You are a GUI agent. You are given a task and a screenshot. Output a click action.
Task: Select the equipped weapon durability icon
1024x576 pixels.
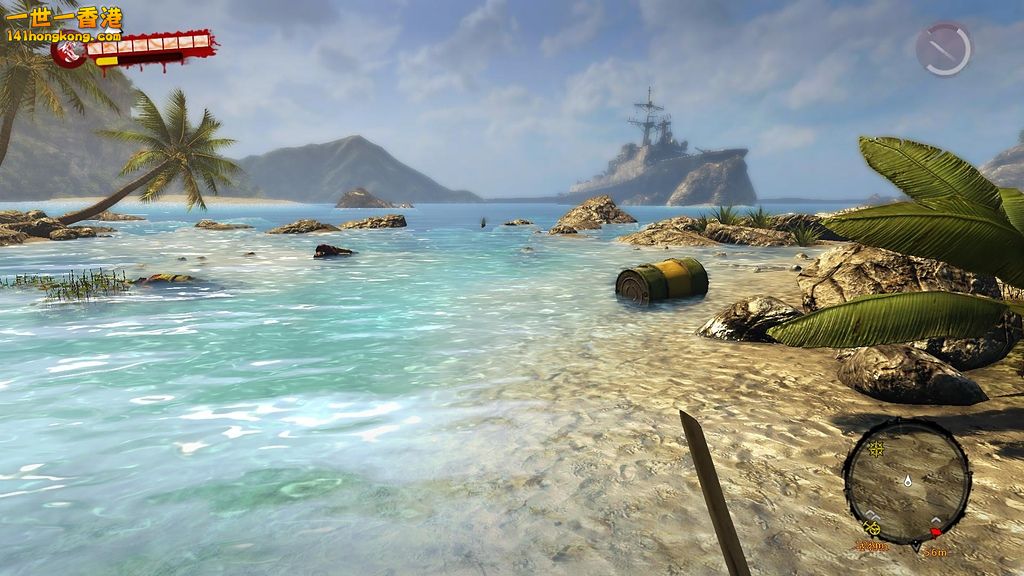tap(943, 49)
